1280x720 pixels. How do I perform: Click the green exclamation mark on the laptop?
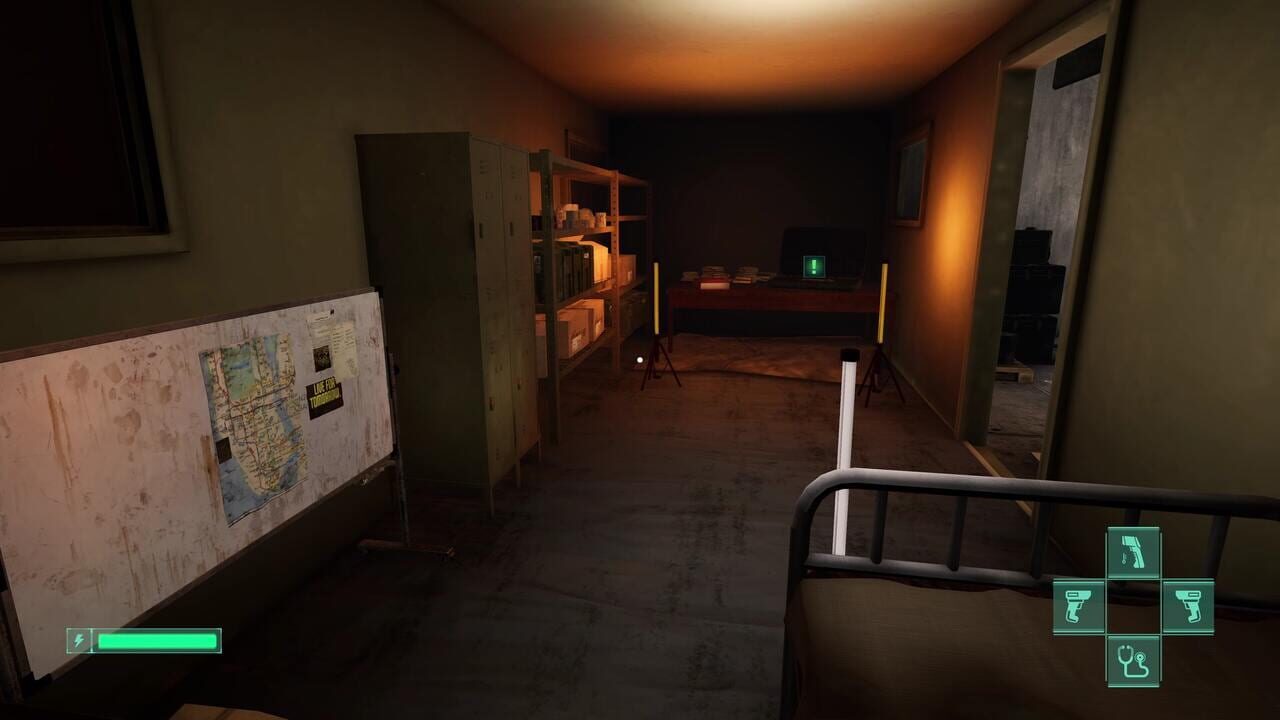click(x=815, y=264)
